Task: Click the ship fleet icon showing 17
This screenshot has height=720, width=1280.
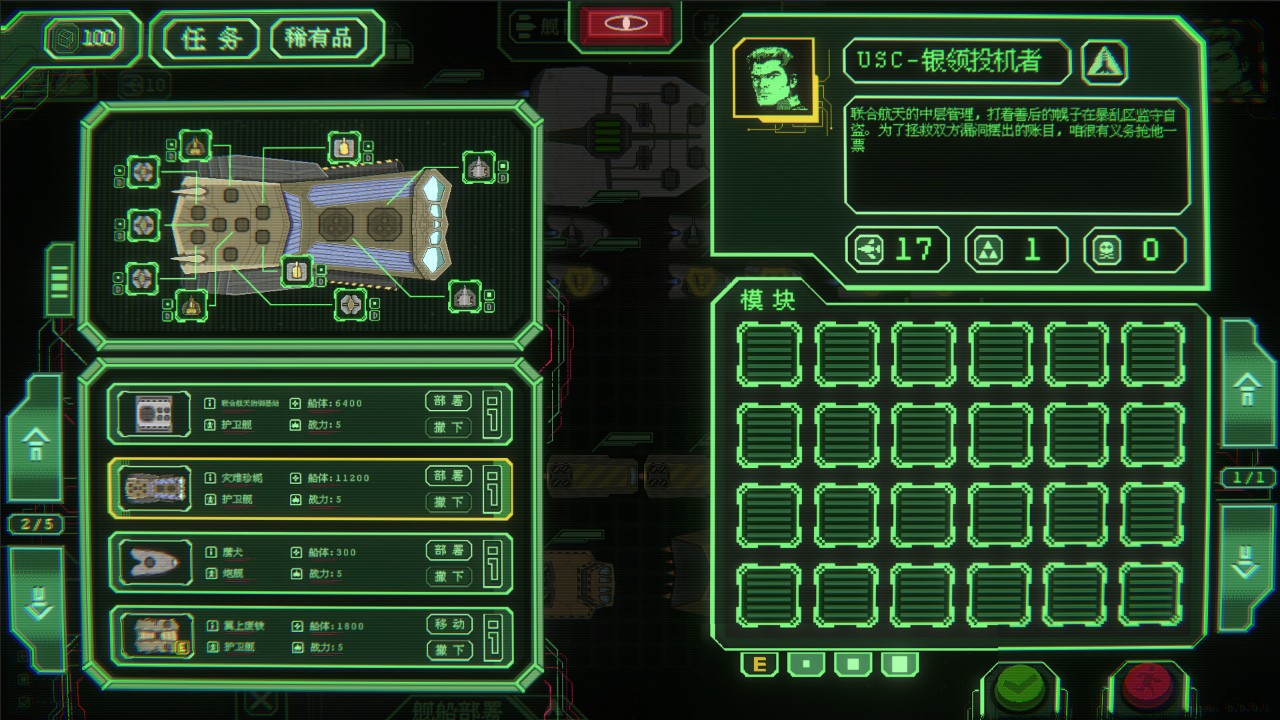Action: [x=869, y=249]
